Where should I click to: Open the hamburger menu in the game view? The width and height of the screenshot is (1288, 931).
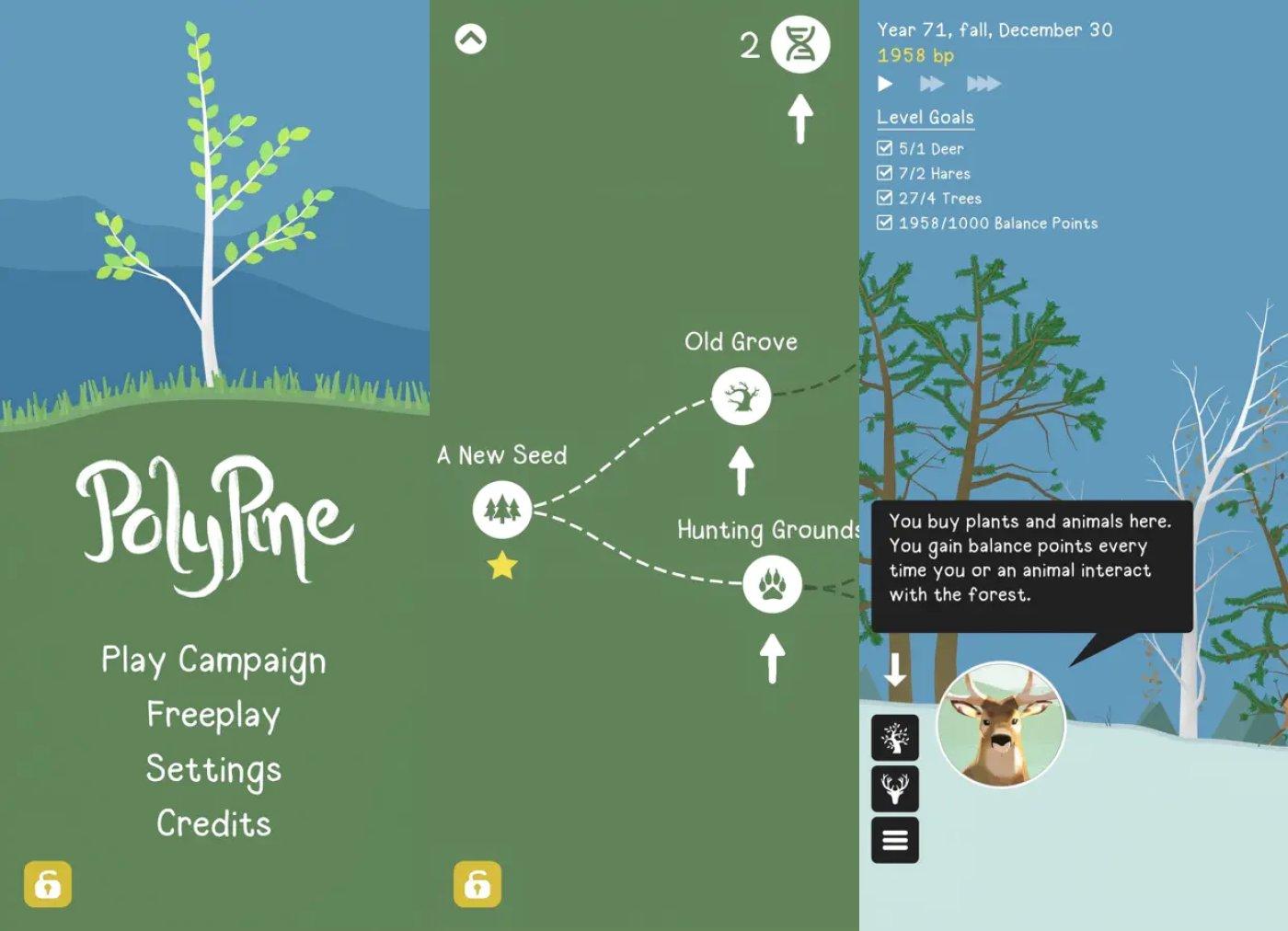point(895,840)
